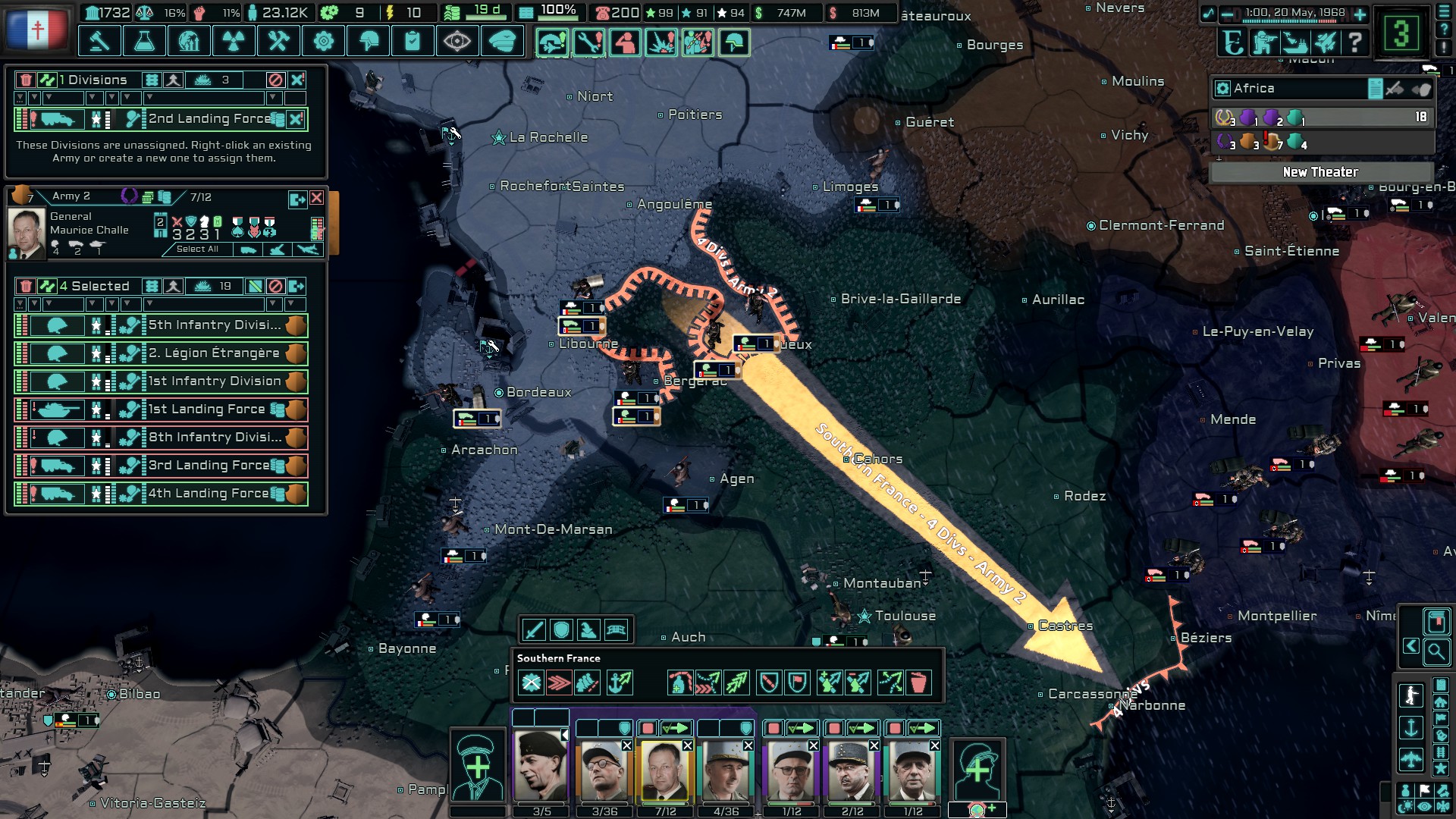Click Select All for Army 2
The height and width of the screenshot is (819, 1456).
(x=197, y=249)
